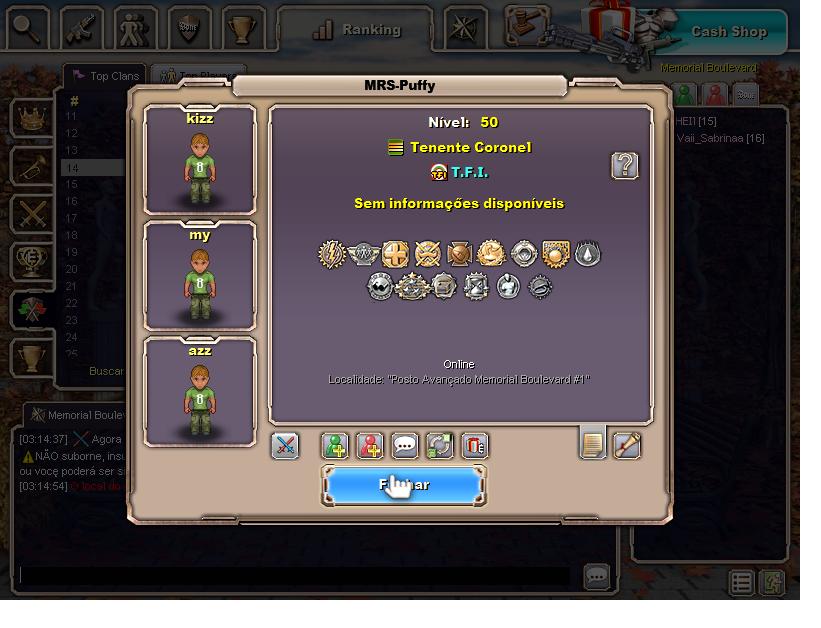Click the crossed swords duel button
The width and height of the screenshot is (821, 628).
(x=285, y=445)
